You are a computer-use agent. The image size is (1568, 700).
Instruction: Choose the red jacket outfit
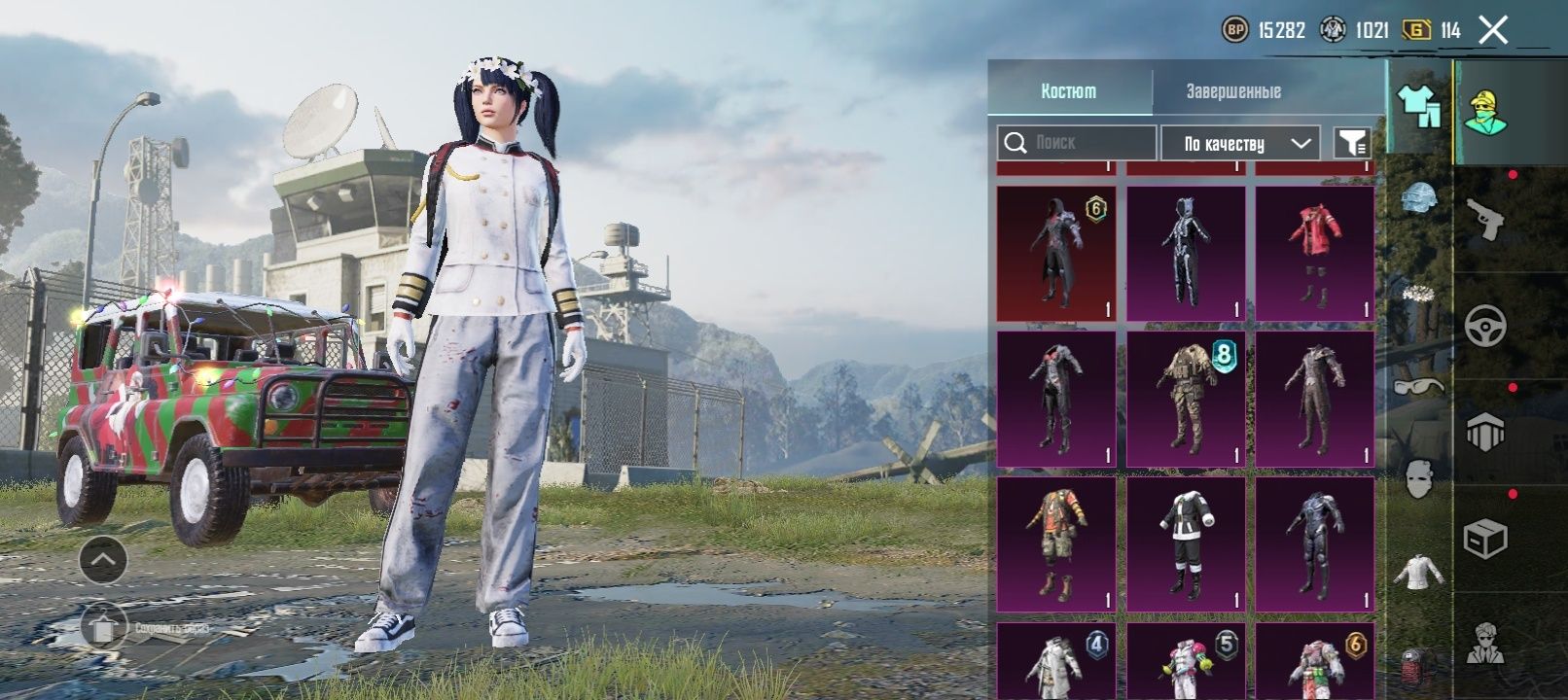[x=1314, y=253]
